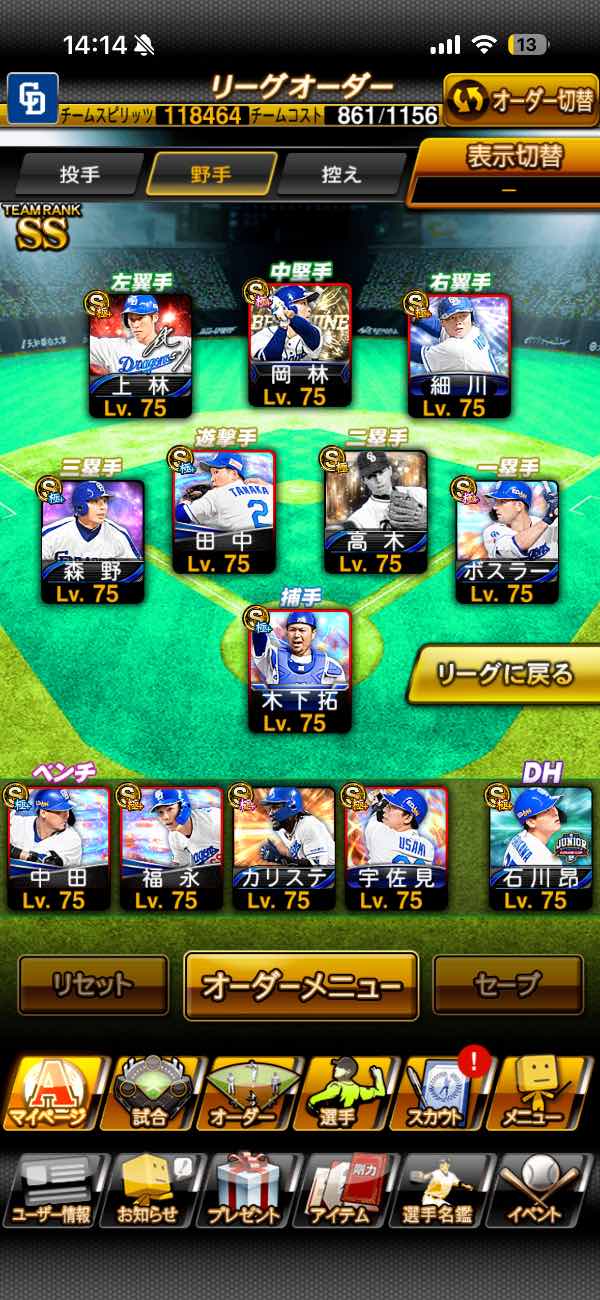The height and width of the screenshot is (1300, 600).
Task: Select right fielder 細川 card
Action: 459,355
